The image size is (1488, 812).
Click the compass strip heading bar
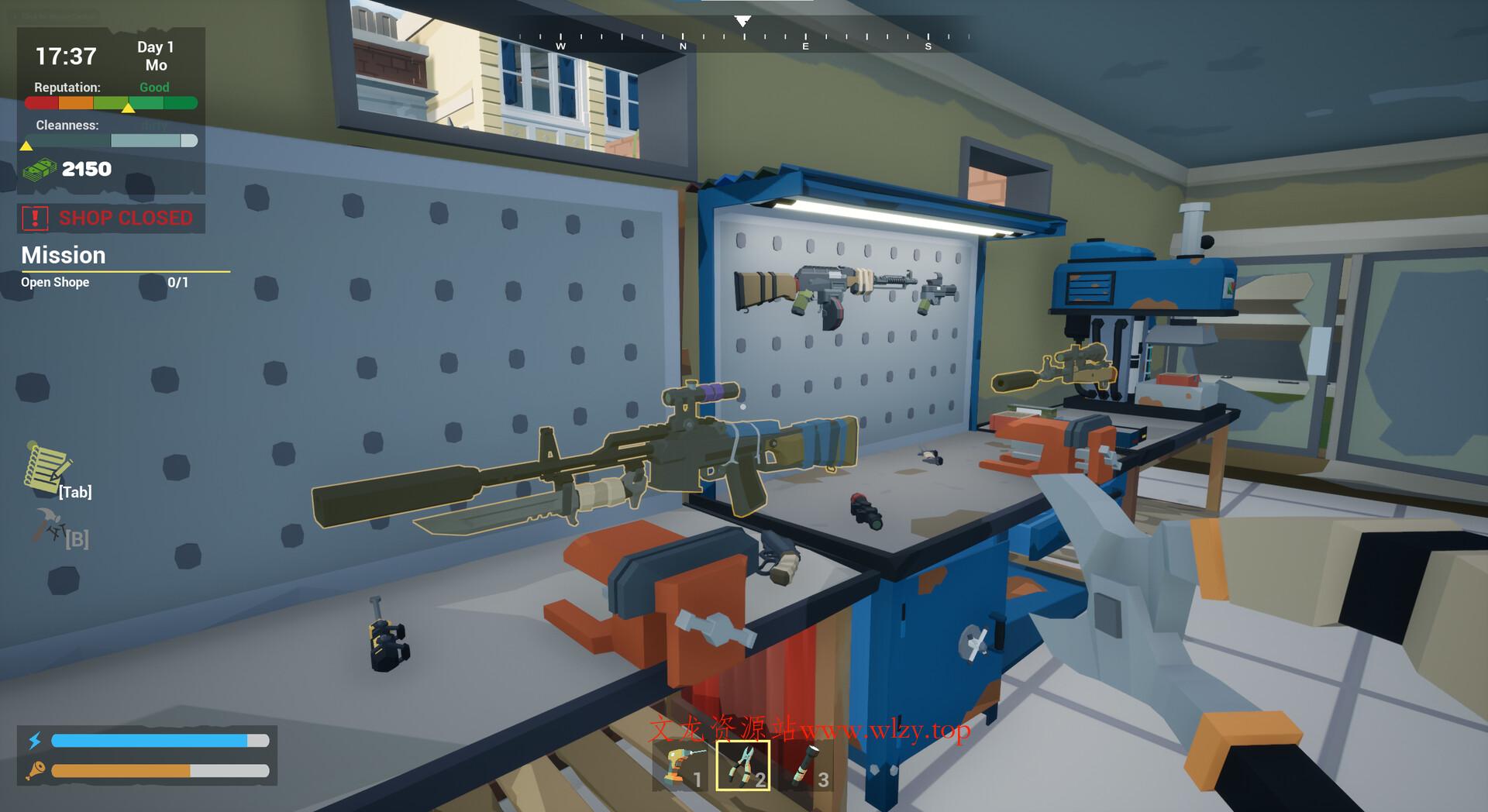point(742,36)
